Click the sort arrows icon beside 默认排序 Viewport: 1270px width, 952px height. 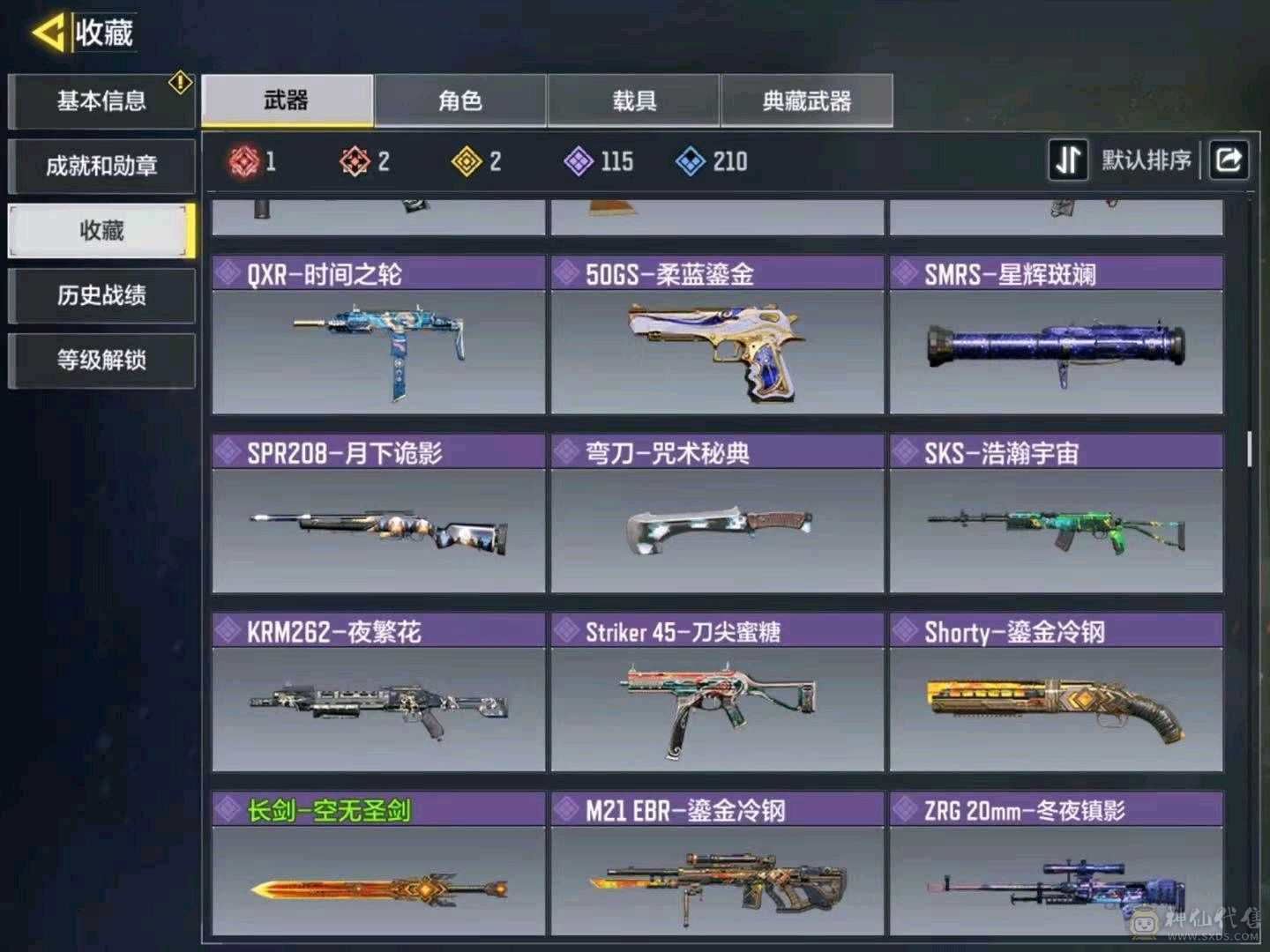[1068, 160]
